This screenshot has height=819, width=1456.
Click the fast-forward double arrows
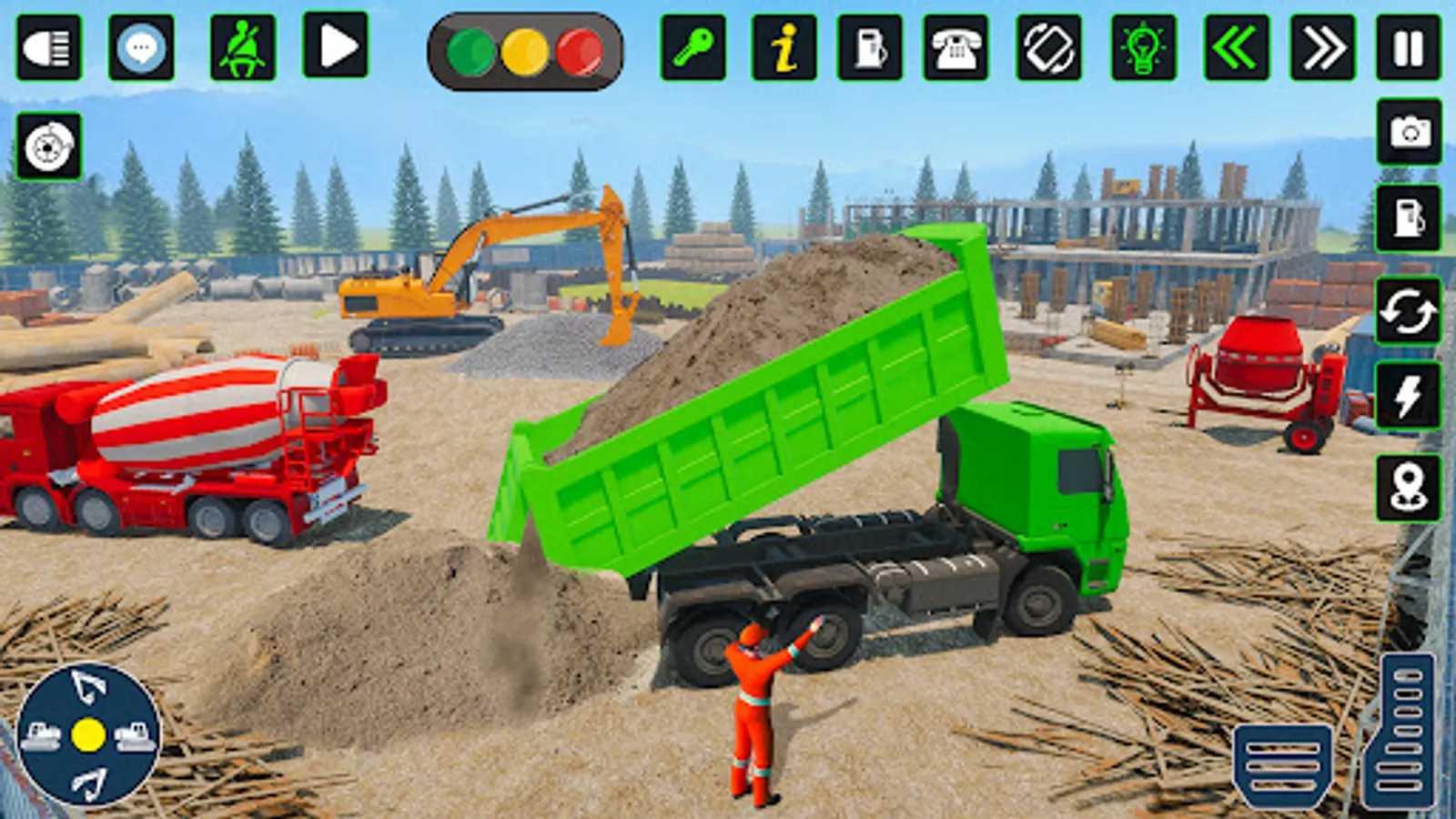tap(1323, 50)
